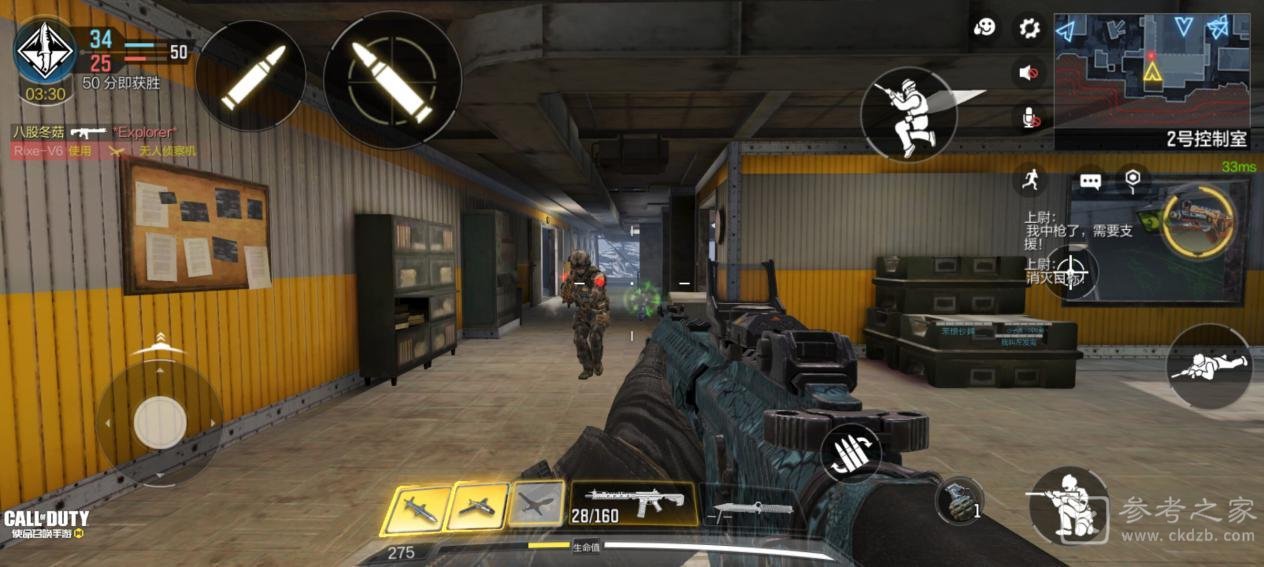Image resolution: width=1264 pixels, height=567 pixels.
Task: Activate the missile scorestreak slot
Action: point(416,508)
